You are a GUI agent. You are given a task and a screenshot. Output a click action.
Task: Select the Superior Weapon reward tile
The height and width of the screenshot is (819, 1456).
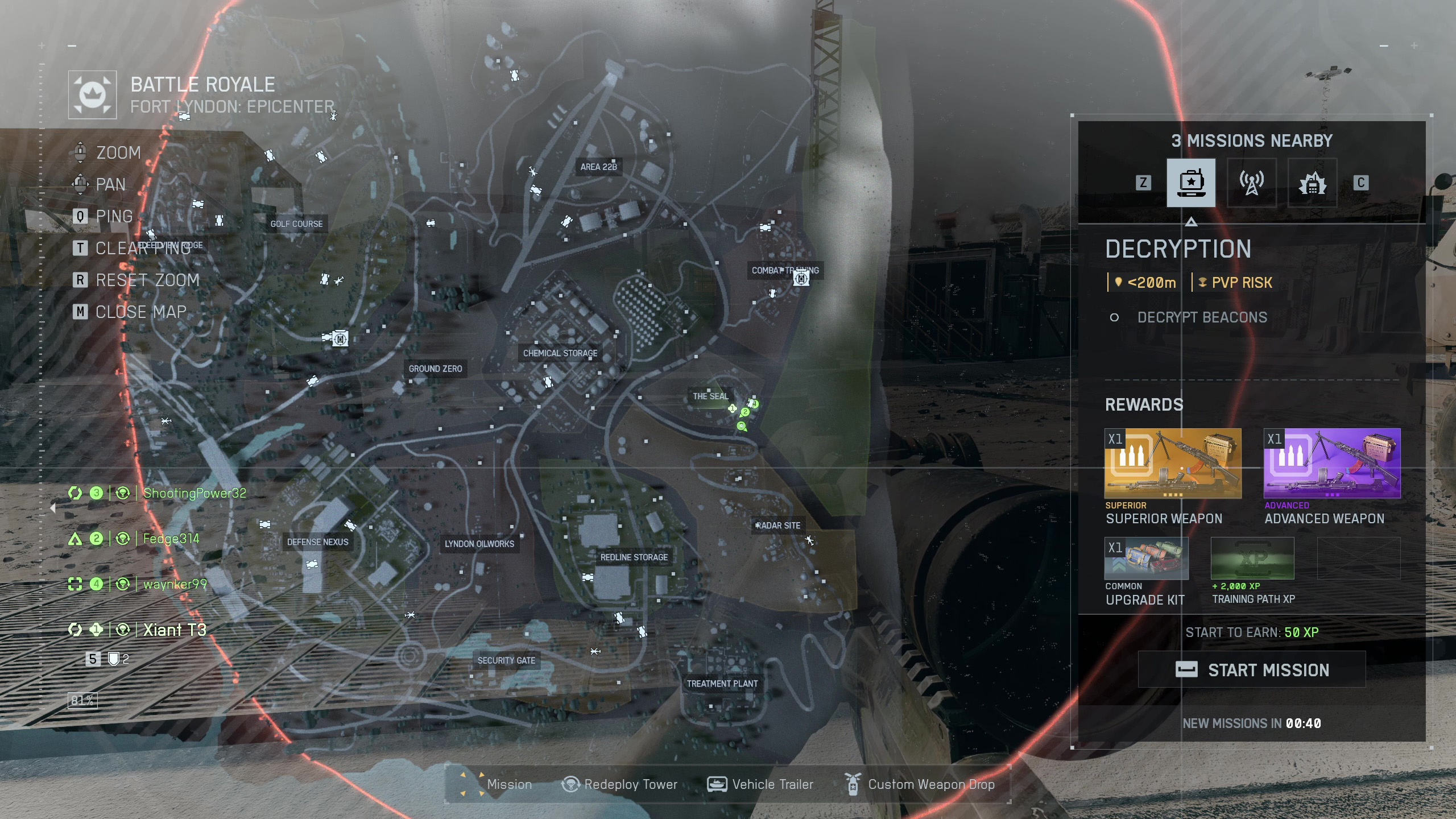(1173, 464)
